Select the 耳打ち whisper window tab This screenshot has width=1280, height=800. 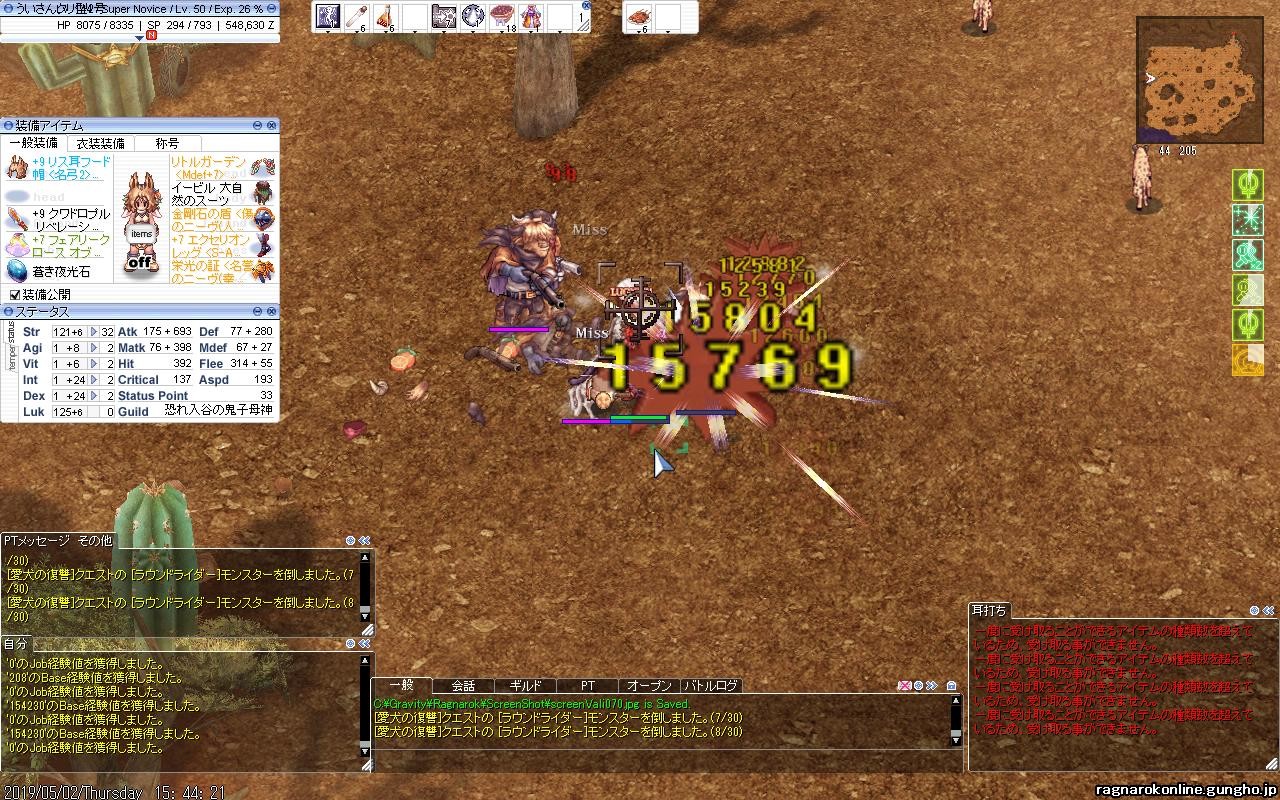[x=989, y=610]
